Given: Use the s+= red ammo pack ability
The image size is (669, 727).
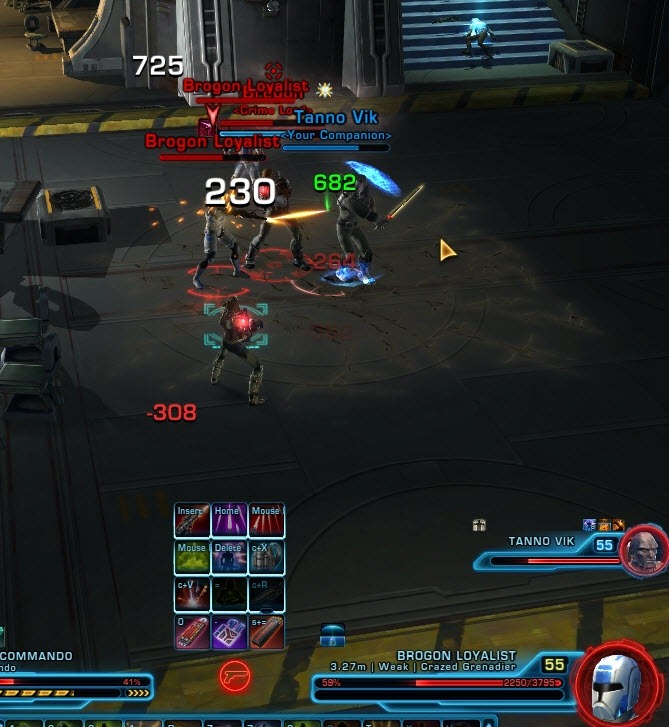Looking at the screenshot, I should 266,632.
